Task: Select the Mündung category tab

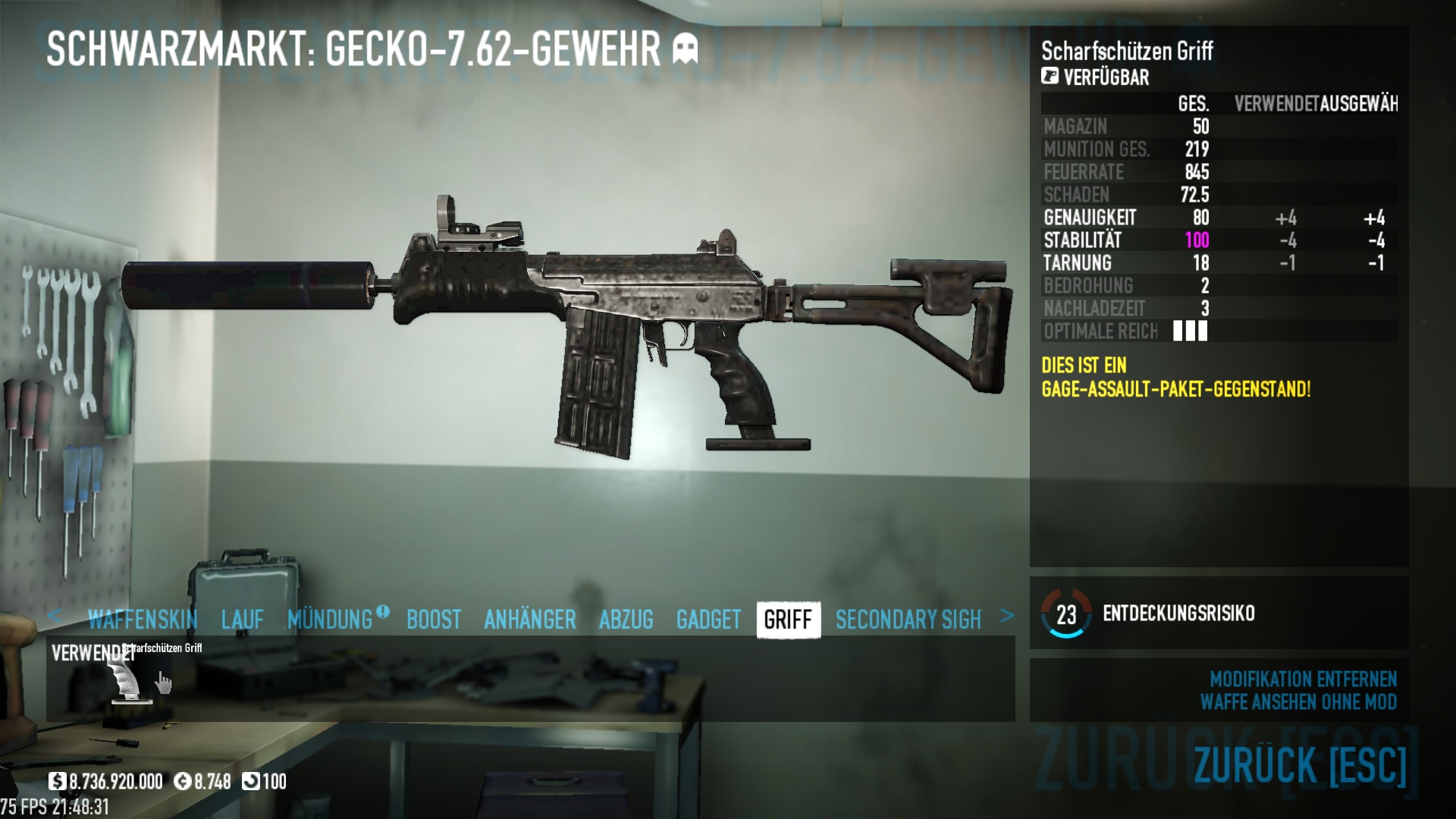Action: click(x=331, y=620)
